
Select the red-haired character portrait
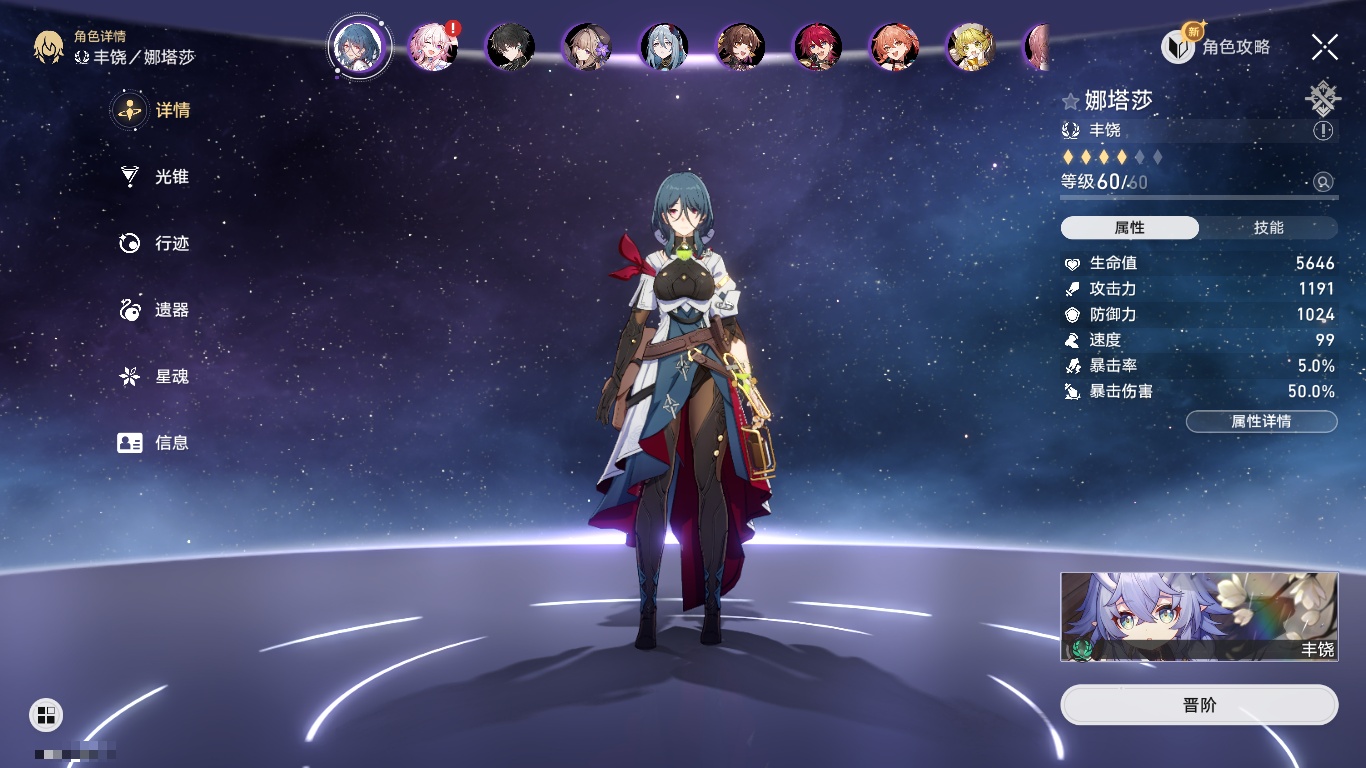(x=817, y=46)
